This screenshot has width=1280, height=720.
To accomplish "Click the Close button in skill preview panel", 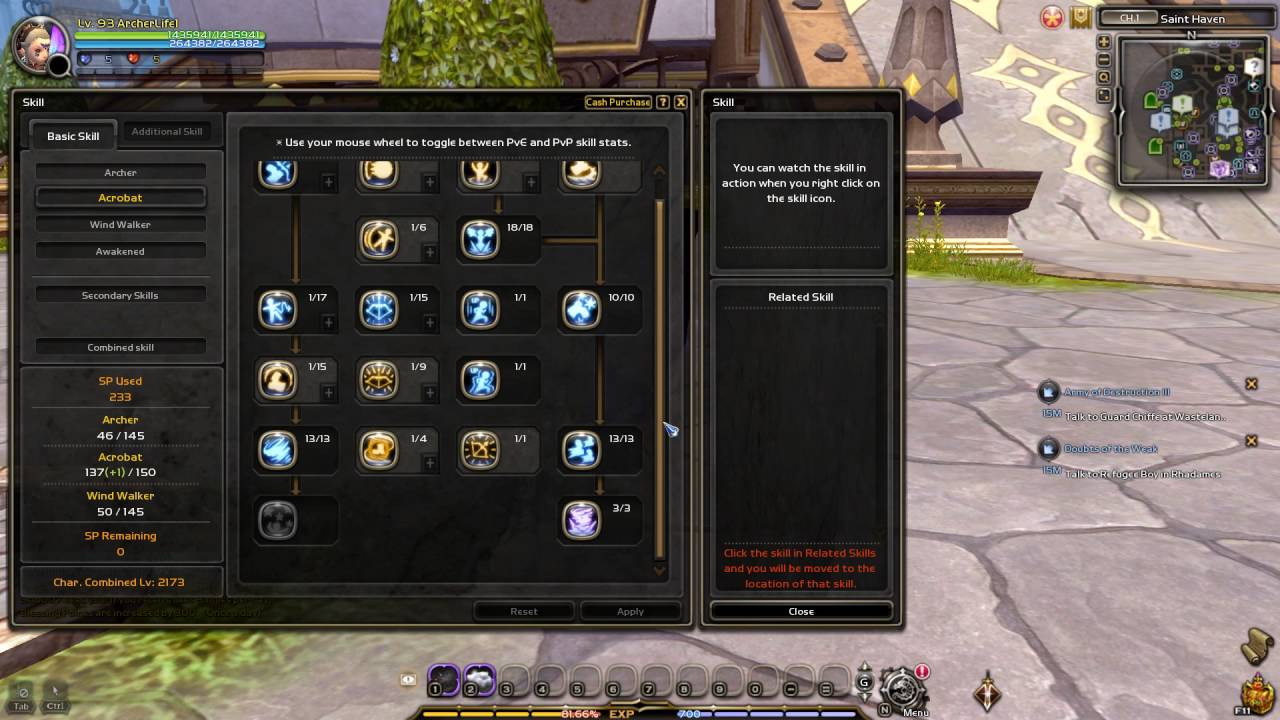I will [x=801, y=611].
